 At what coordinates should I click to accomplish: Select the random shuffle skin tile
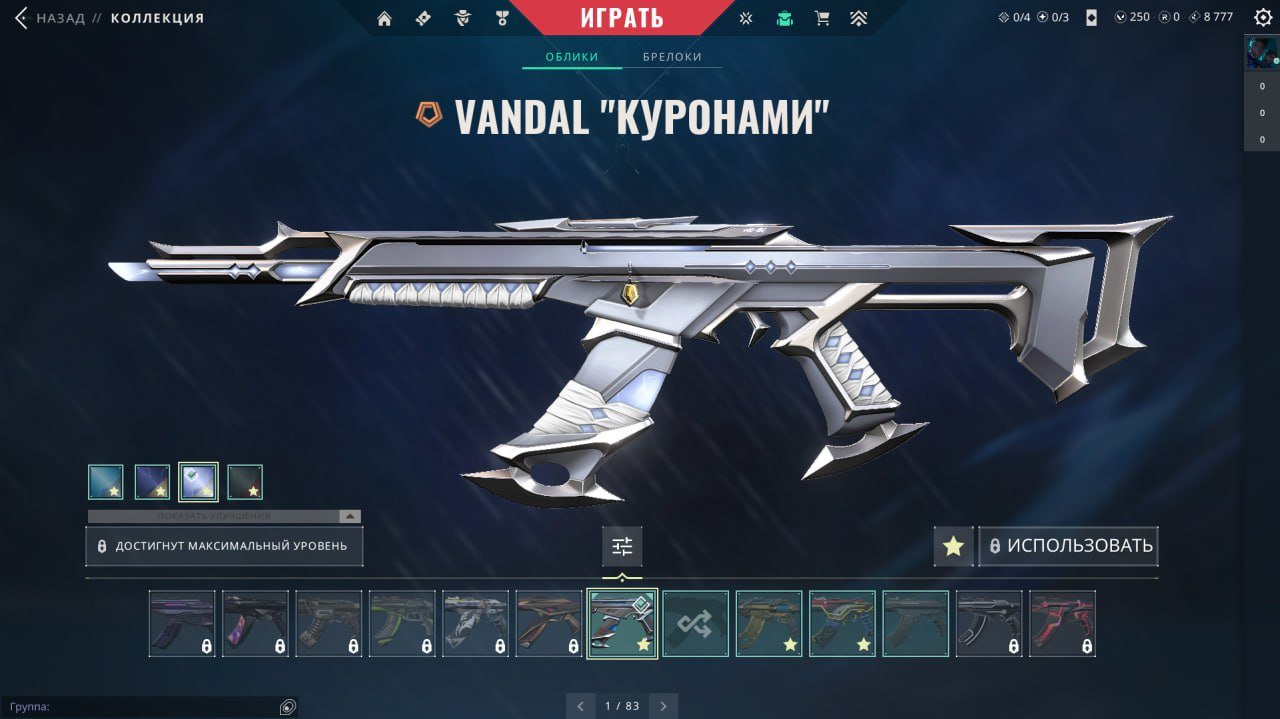click(695, 623)
